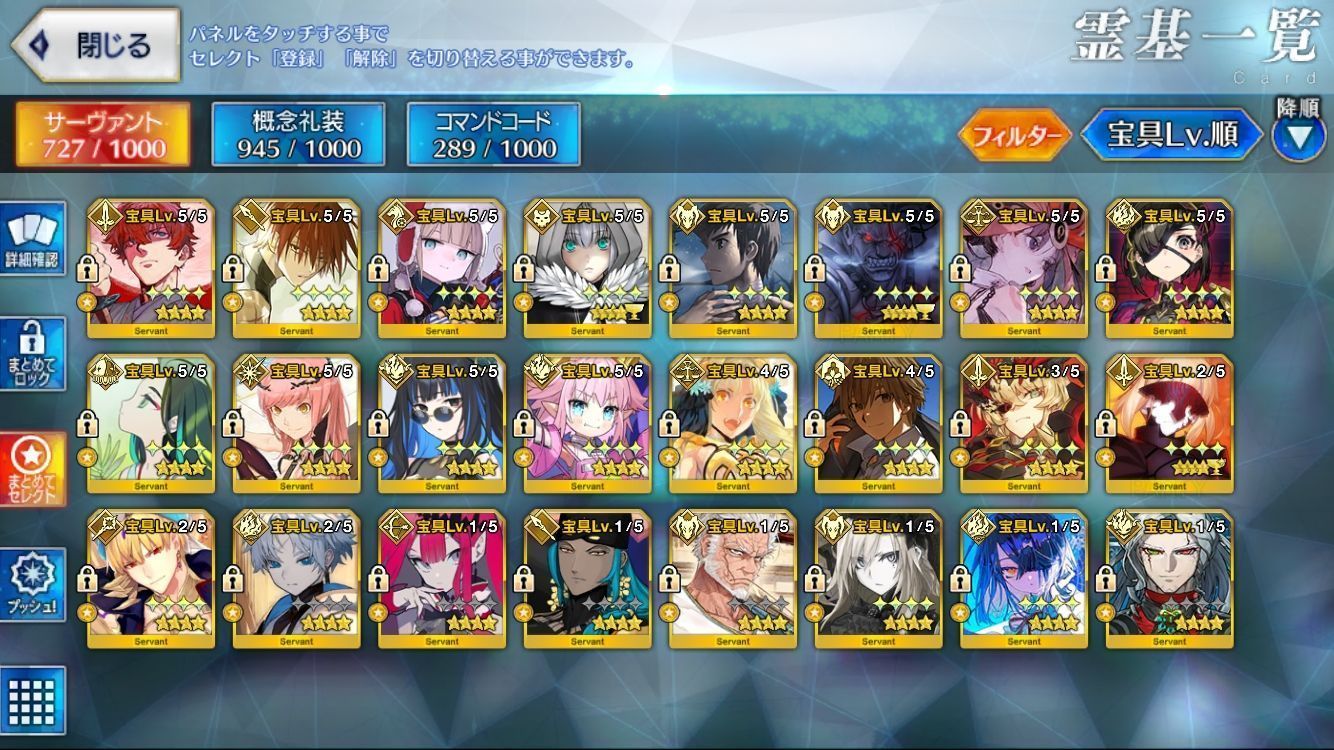Tap the プッシュ! button

pyautogui.click(x=32, y=584)
